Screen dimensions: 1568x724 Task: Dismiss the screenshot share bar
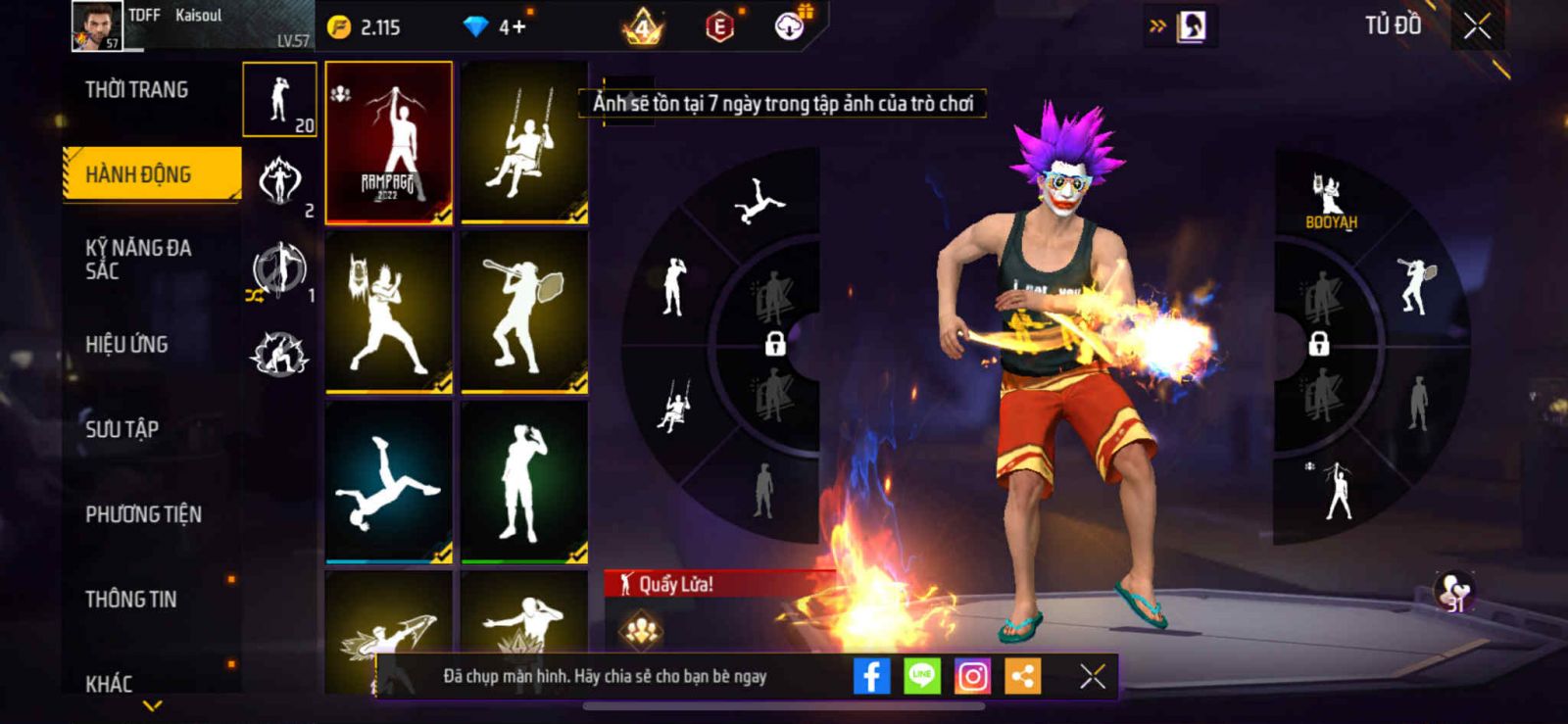click(x=1093, y=676)
